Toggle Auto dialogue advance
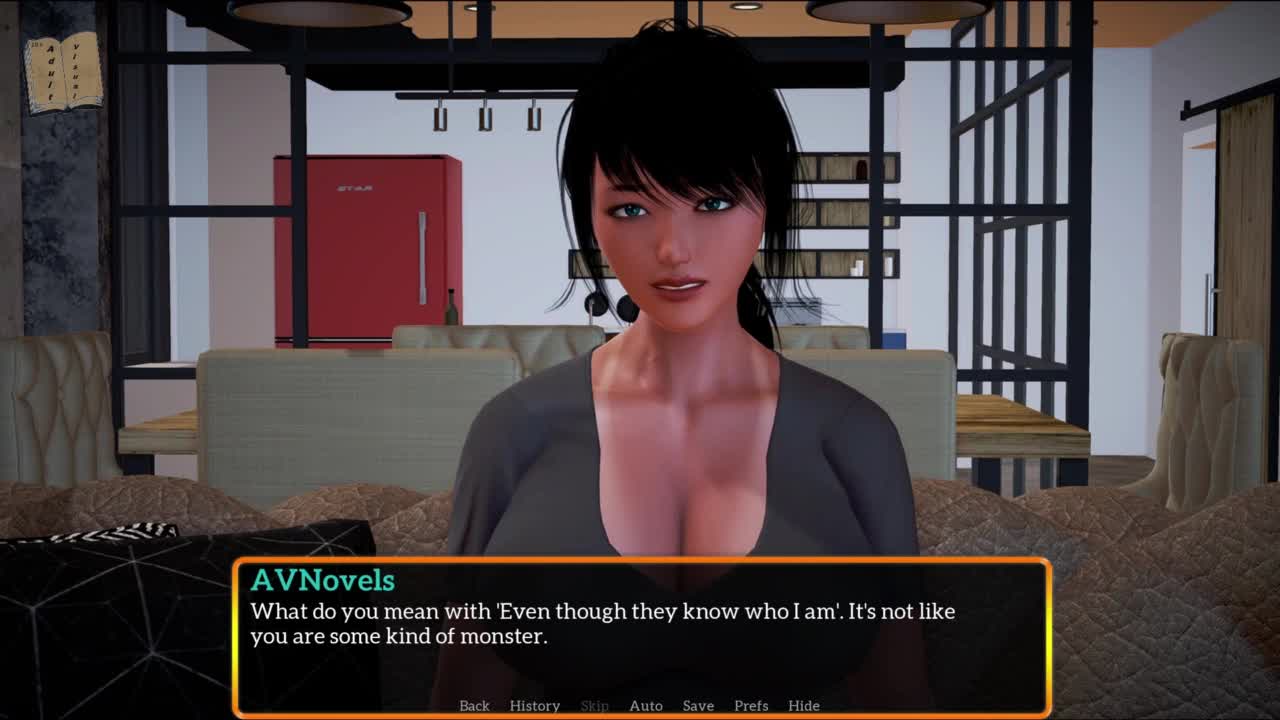This screenshot has height=720, width=1280. pos(646,705)
